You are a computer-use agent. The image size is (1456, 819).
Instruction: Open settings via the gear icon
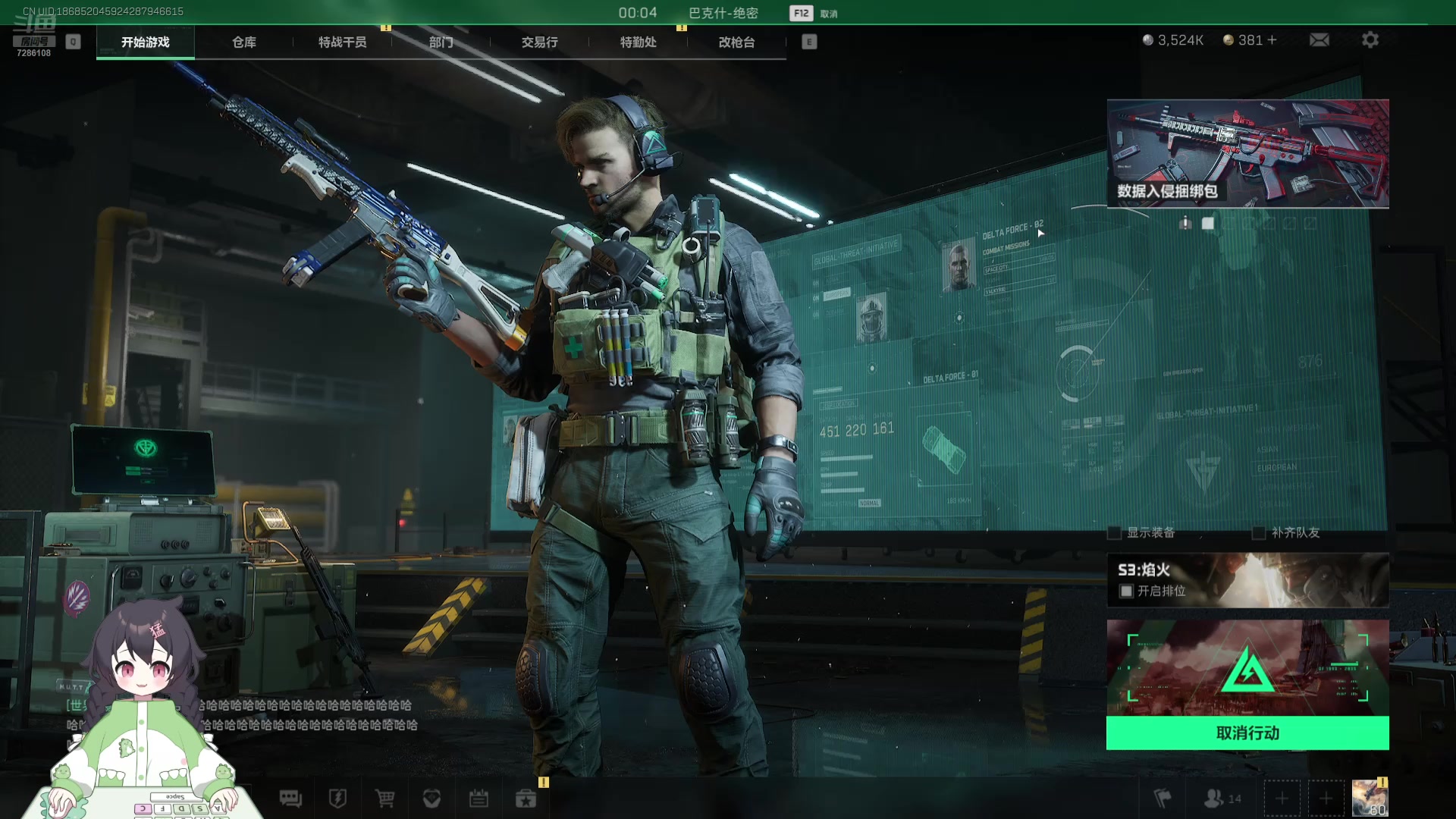point(1370,40)
